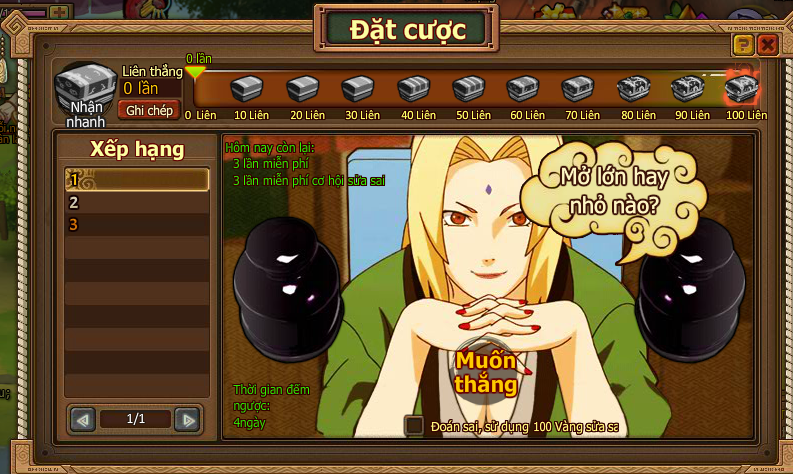Go to the previous ranking page

[85, 419]
